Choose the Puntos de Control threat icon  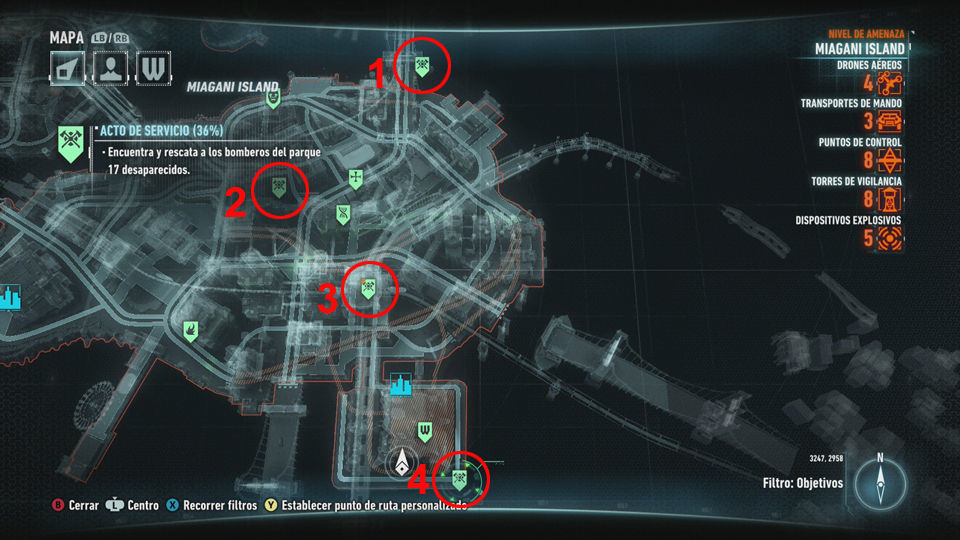coord(890,161)
